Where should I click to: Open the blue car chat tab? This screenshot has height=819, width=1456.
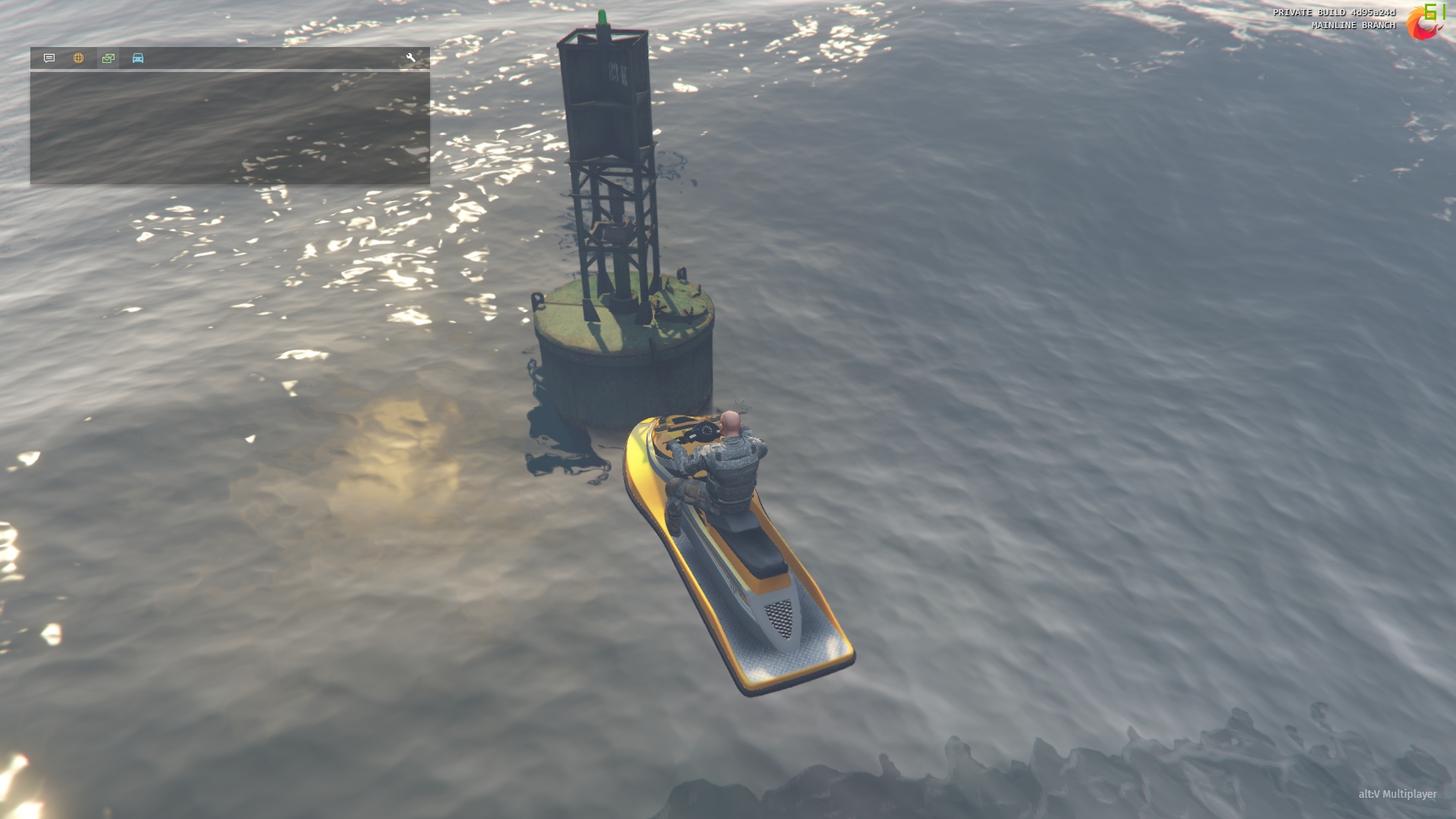pyautogui.click(x=138, y=58)
